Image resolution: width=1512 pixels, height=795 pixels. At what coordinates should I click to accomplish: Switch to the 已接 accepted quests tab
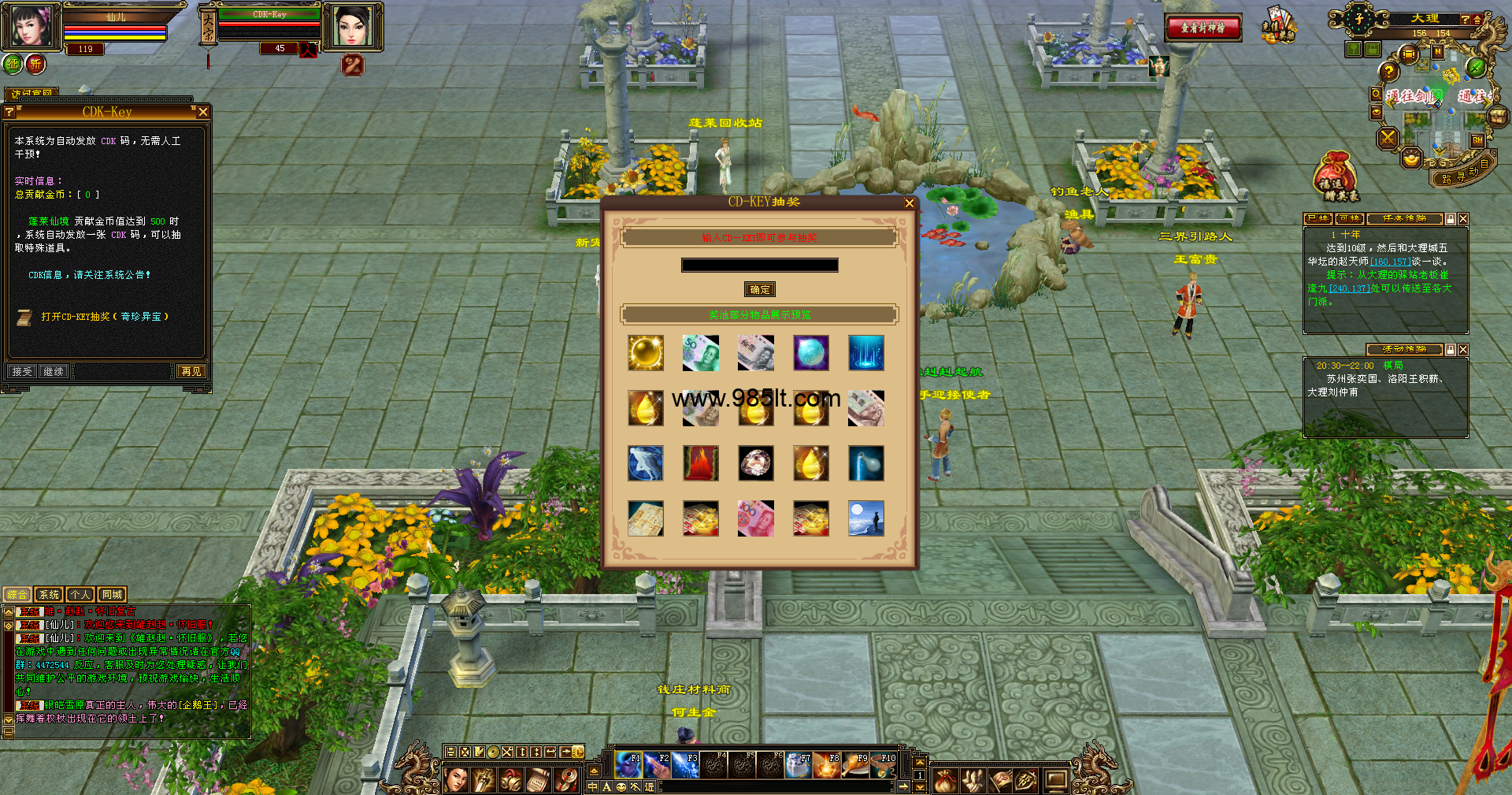point(1318,219)
